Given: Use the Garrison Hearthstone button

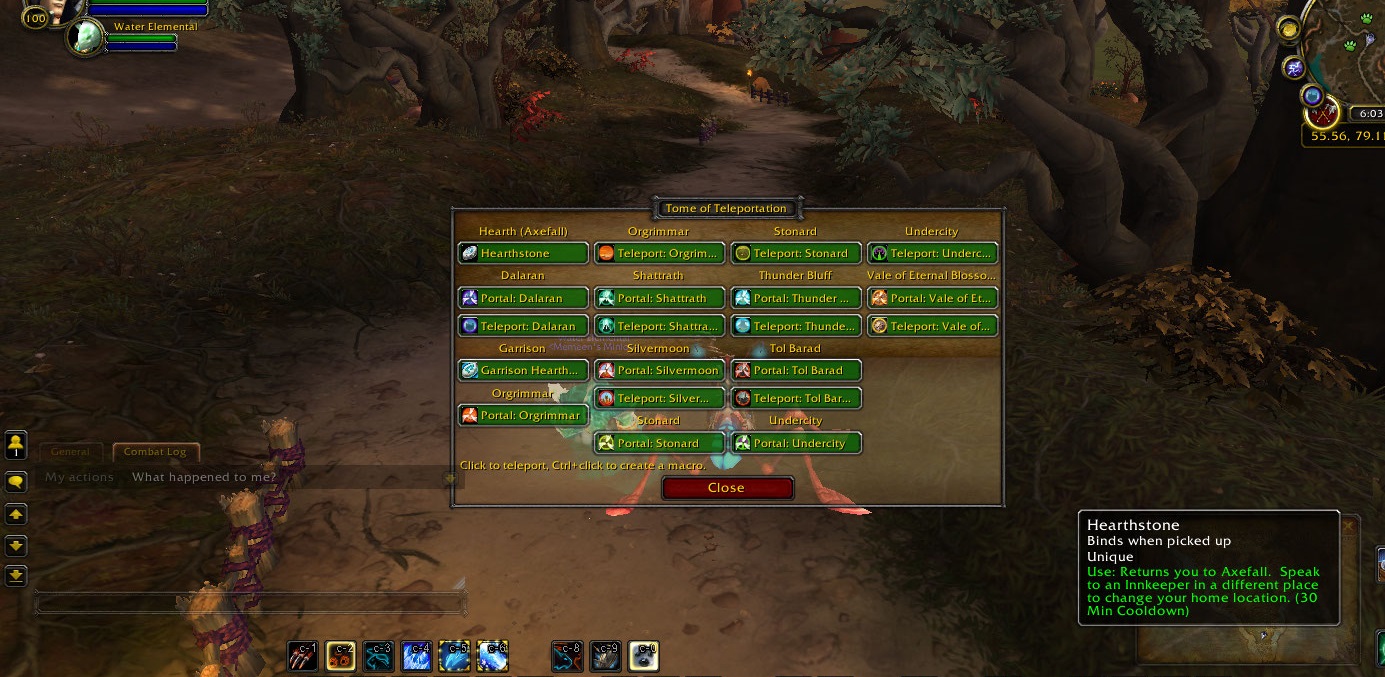Looking at the screenshot, I should [523, 371].
